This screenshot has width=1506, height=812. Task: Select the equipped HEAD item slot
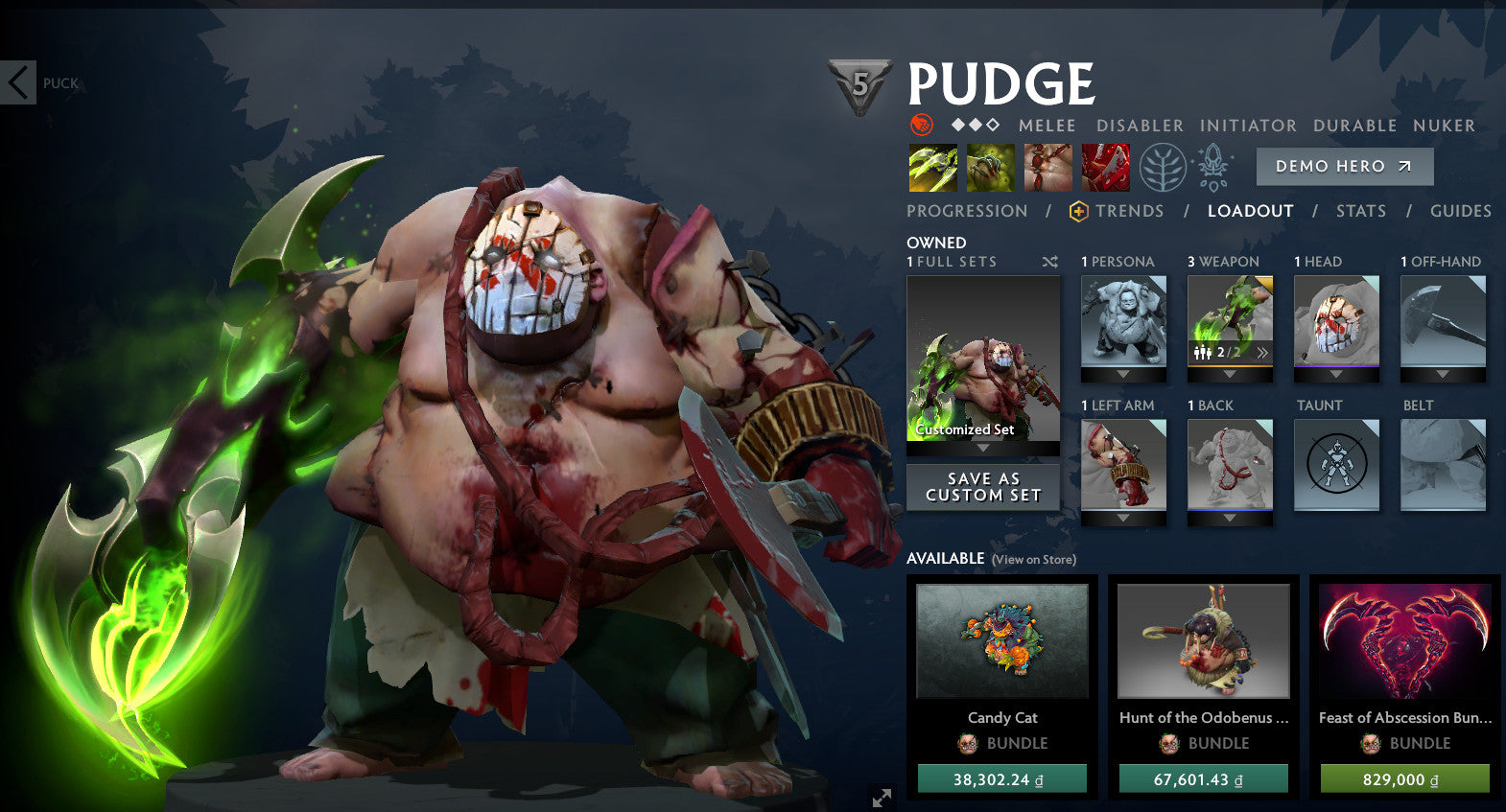[1335, 321]
